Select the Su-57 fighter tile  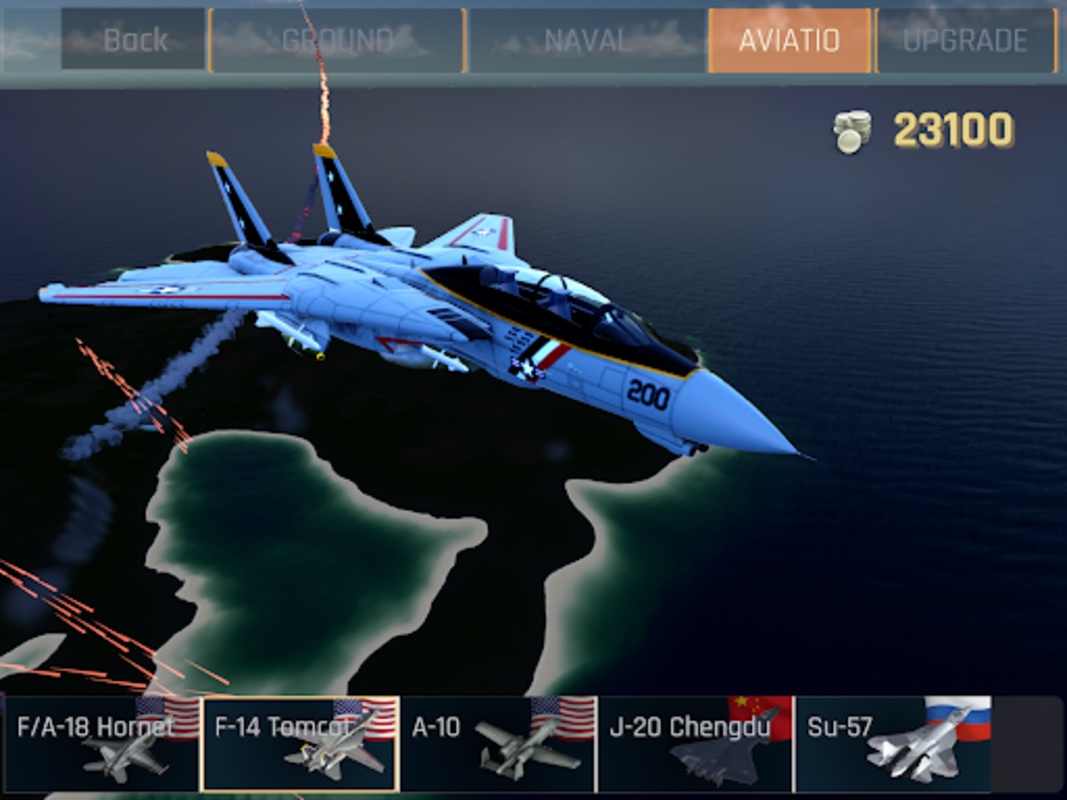[893, 744]
